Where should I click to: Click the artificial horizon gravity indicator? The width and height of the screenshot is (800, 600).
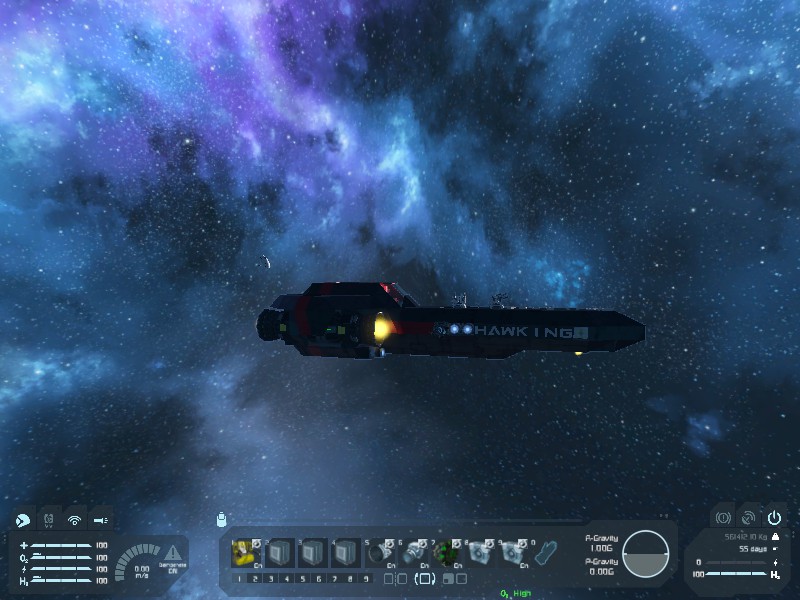point(645,554)
